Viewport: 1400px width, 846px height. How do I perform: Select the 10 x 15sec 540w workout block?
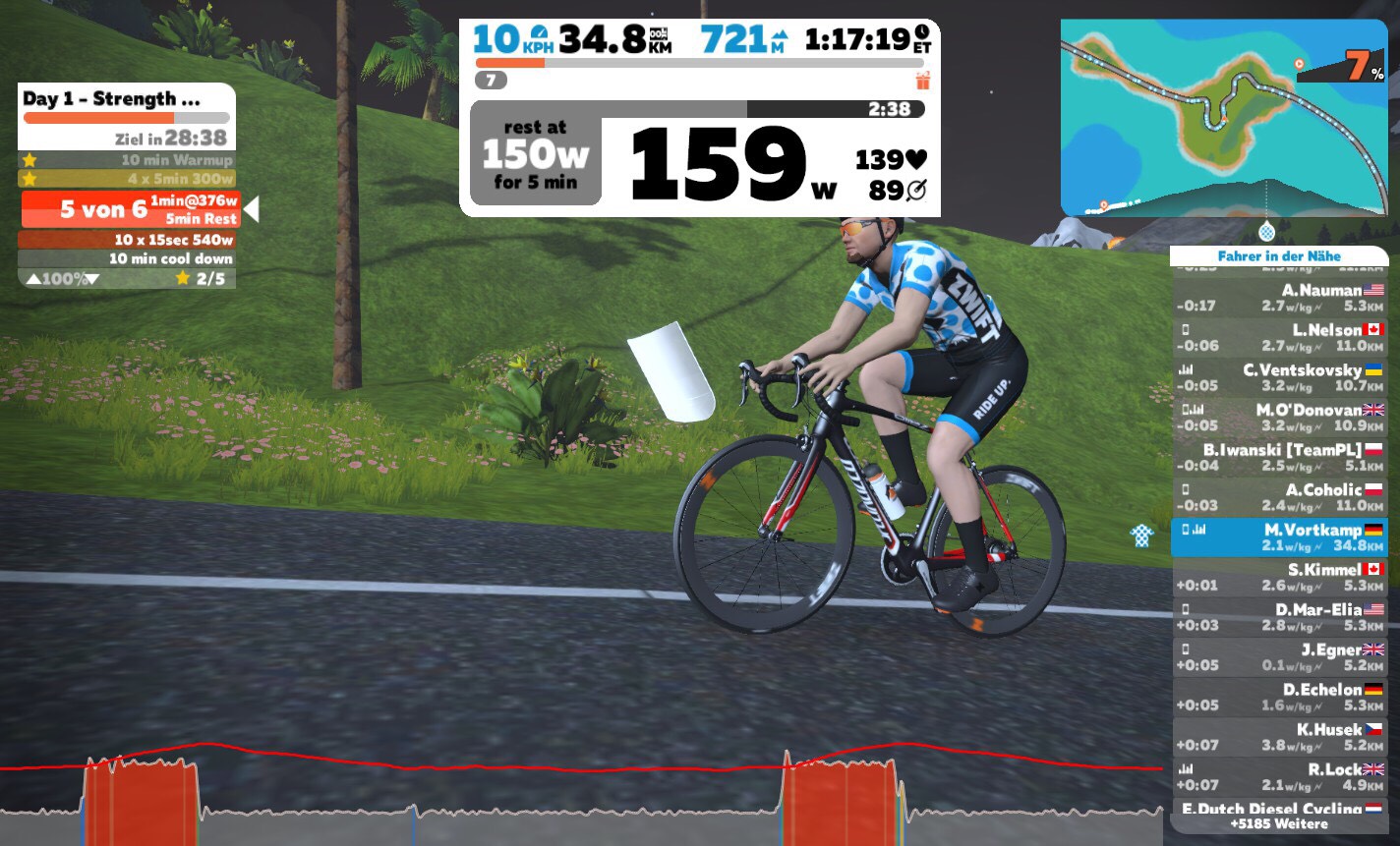tap(127, 240)
